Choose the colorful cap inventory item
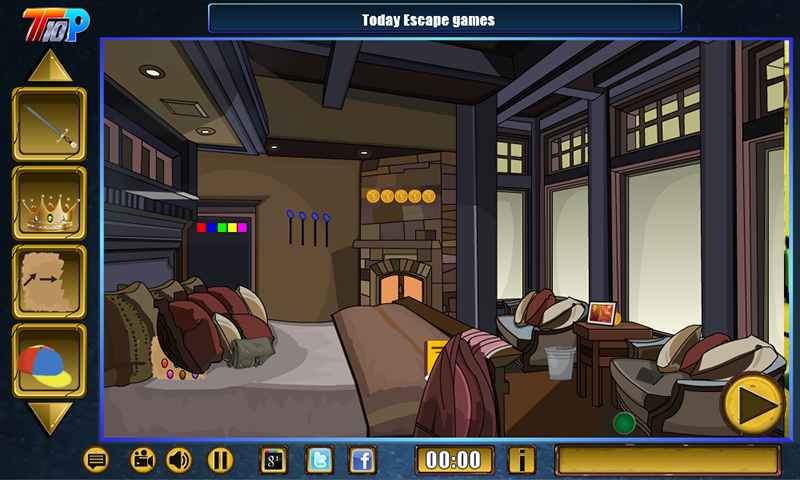The image size is (800, 480). pos(49,361)
